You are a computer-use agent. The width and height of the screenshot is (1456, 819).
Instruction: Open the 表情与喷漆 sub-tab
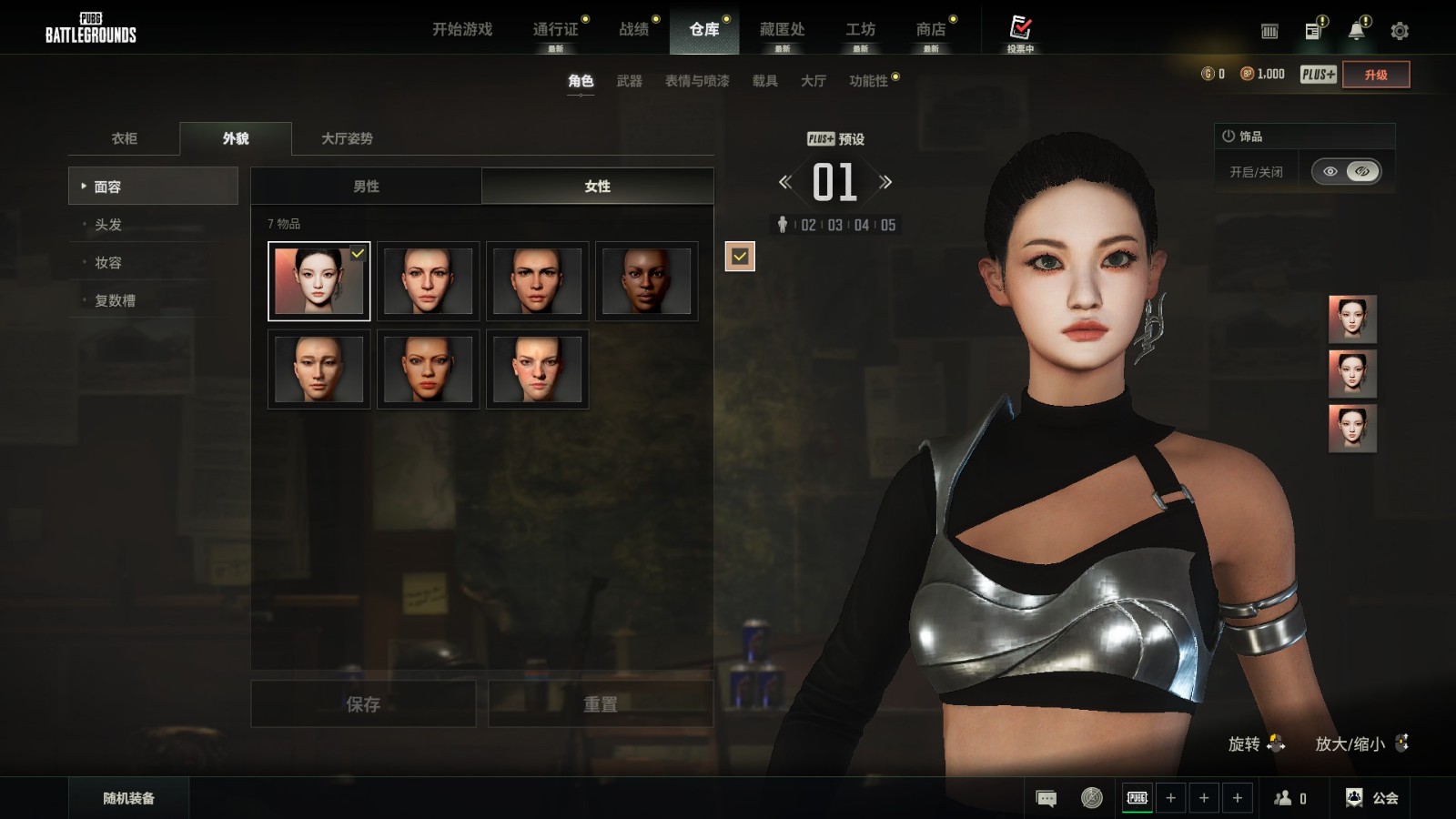point(697,81)
